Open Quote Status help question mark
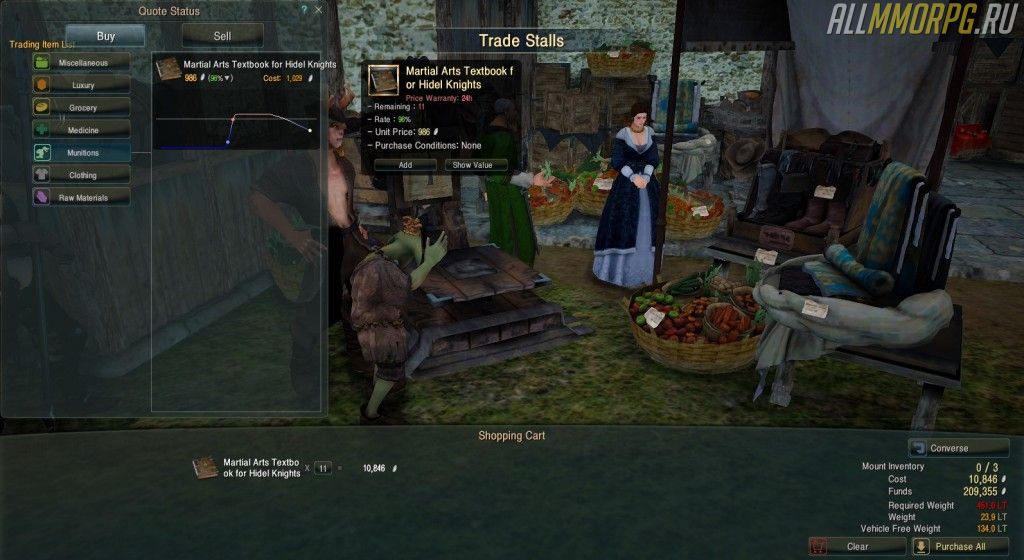Screen dimensions: 1024x560 [304, 9]
